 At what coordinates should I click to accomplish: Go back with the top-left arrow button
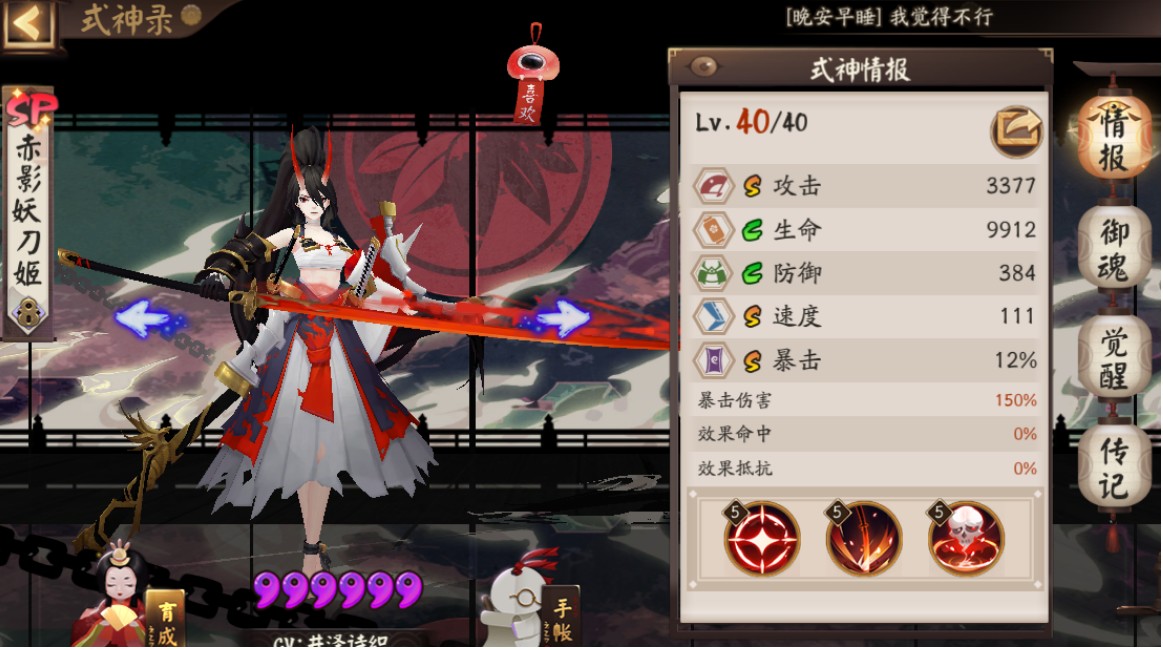click(x=28, y=24)
